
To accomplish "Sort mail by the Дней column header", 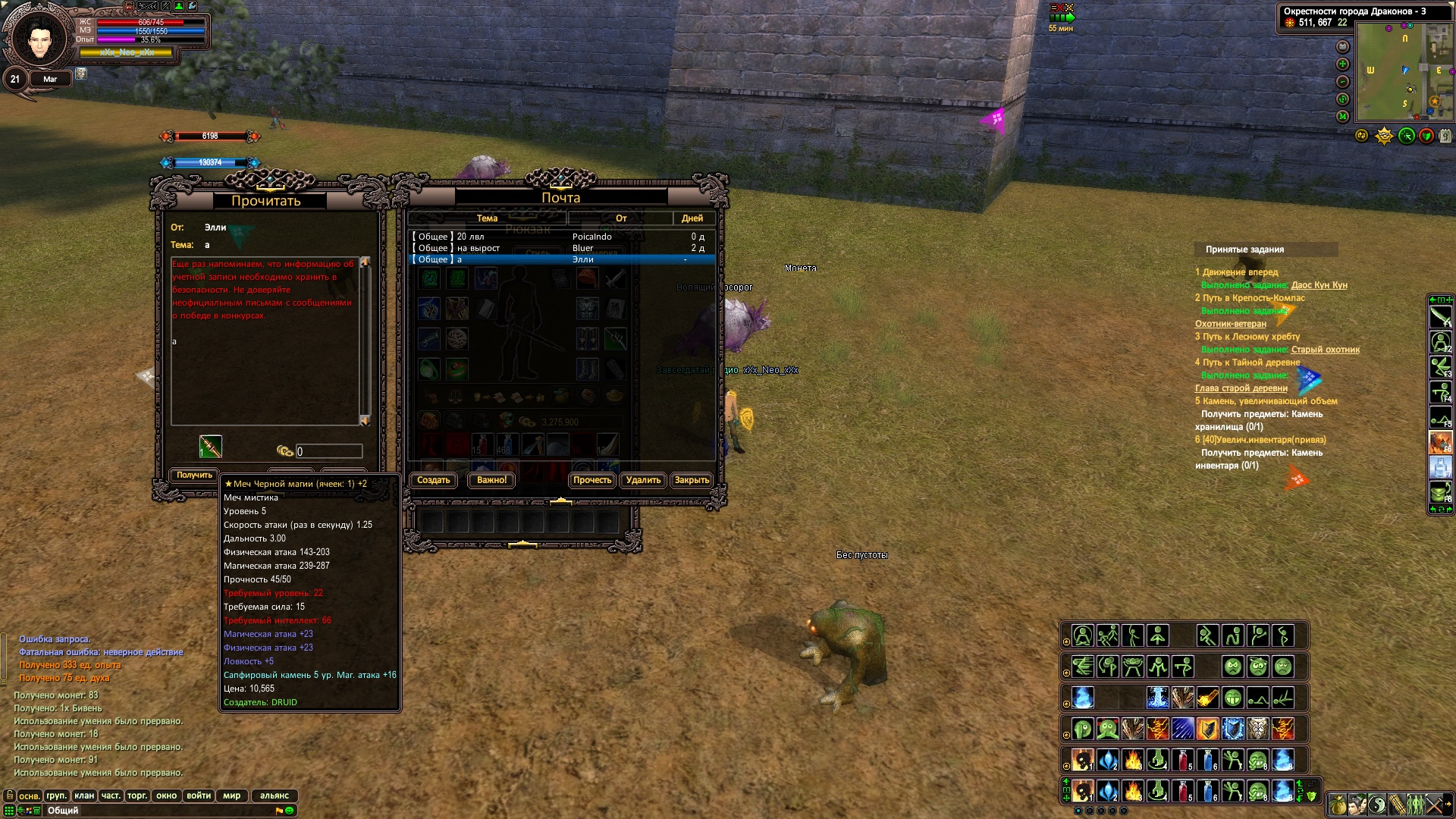I will click(x=692, y=218).
